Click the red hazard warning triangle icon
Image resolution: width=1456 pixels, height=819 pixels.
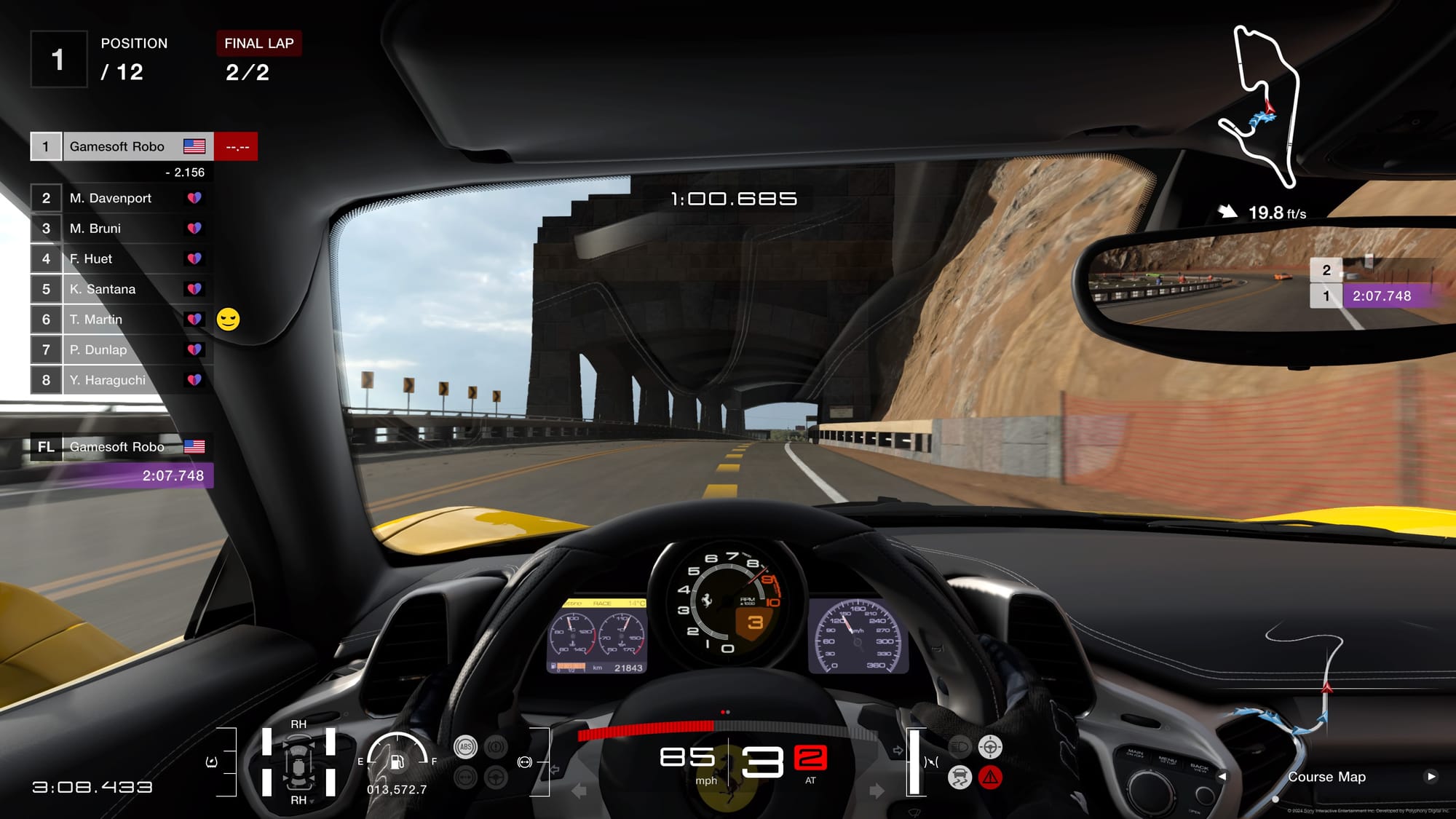point(990,778)
